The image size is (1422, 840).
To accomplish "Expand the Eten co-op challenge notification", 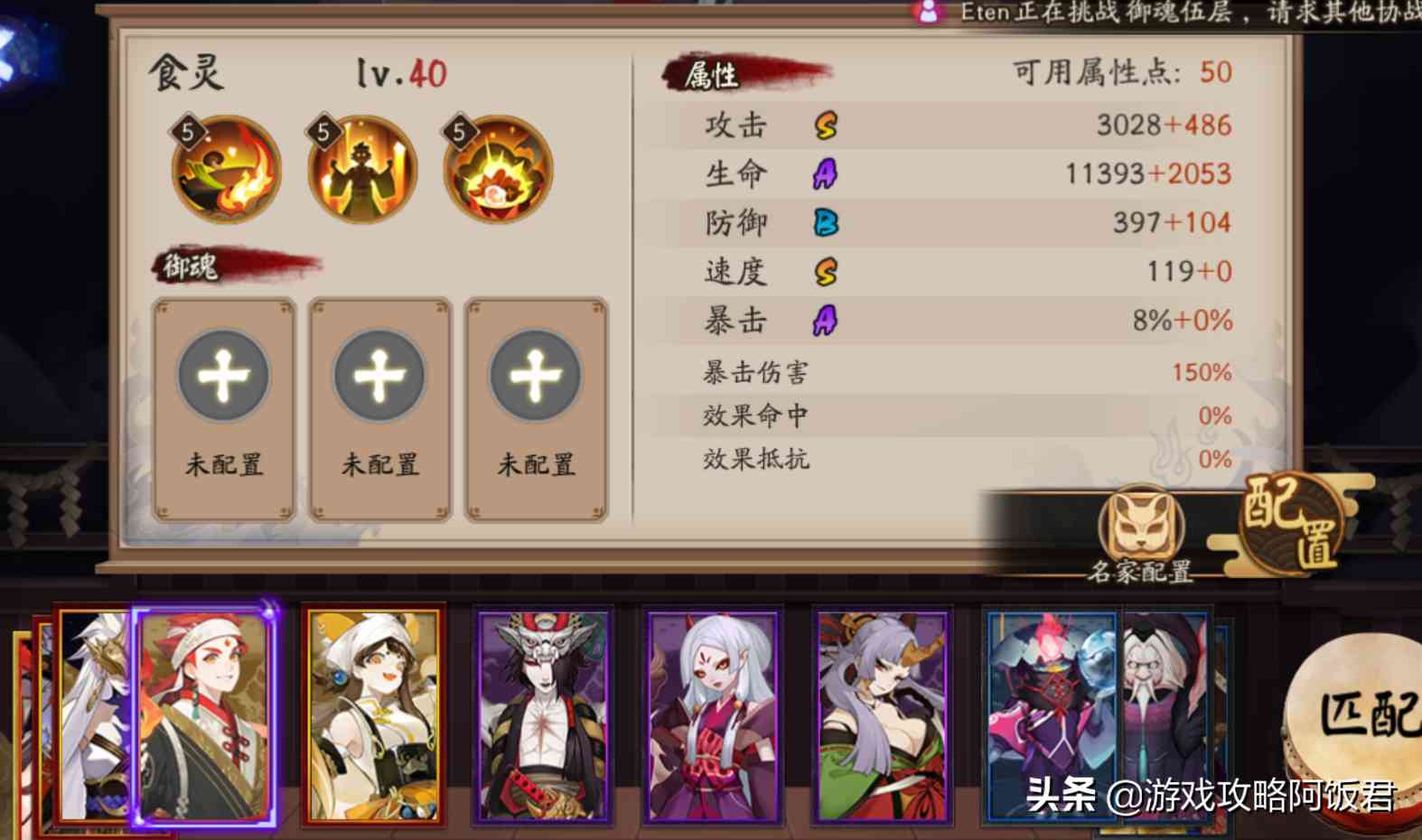I will 1129,14.
